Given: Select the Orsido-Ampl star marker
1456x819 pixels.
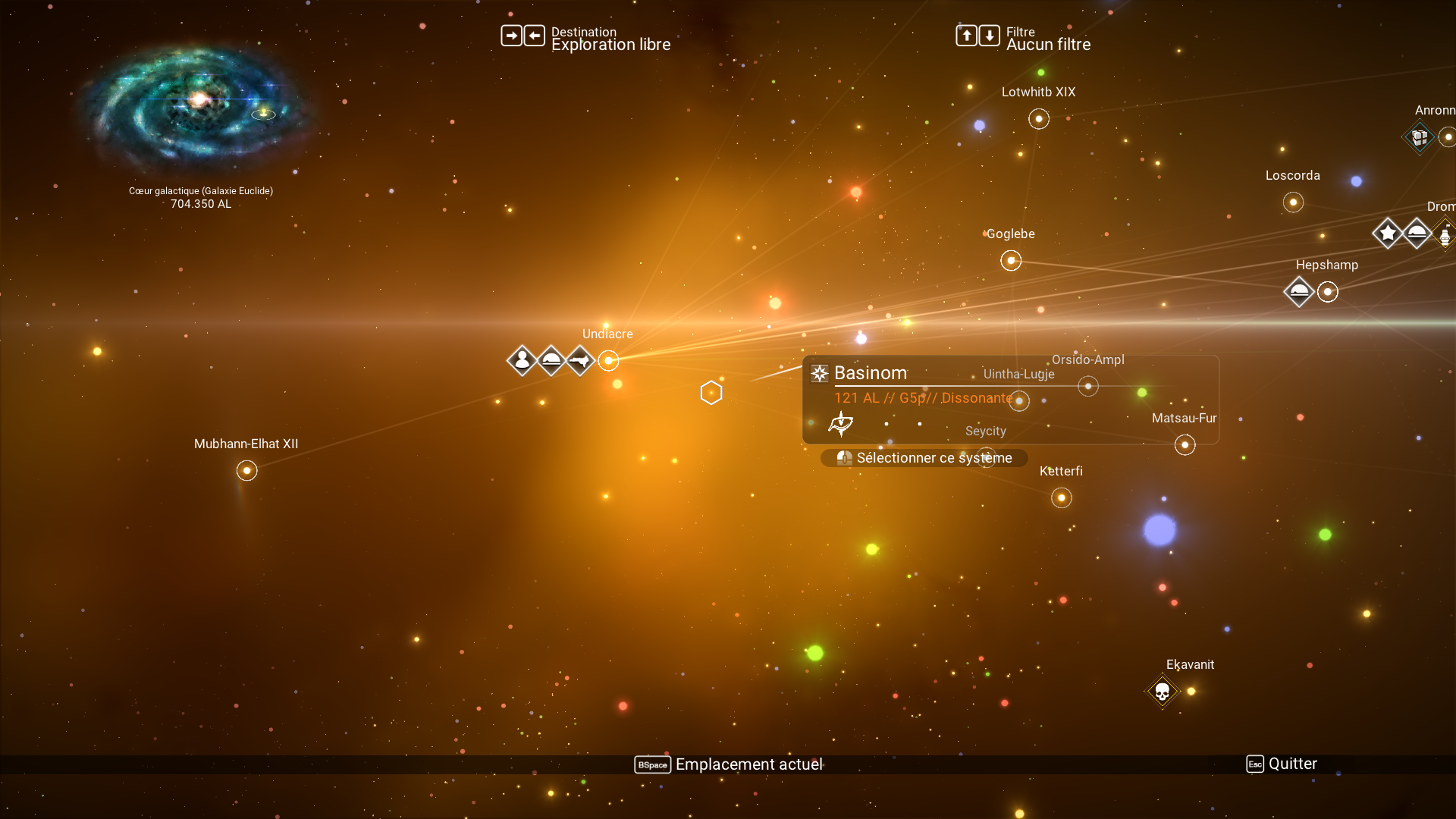Looking at the screenshot, I should 1088,387.
